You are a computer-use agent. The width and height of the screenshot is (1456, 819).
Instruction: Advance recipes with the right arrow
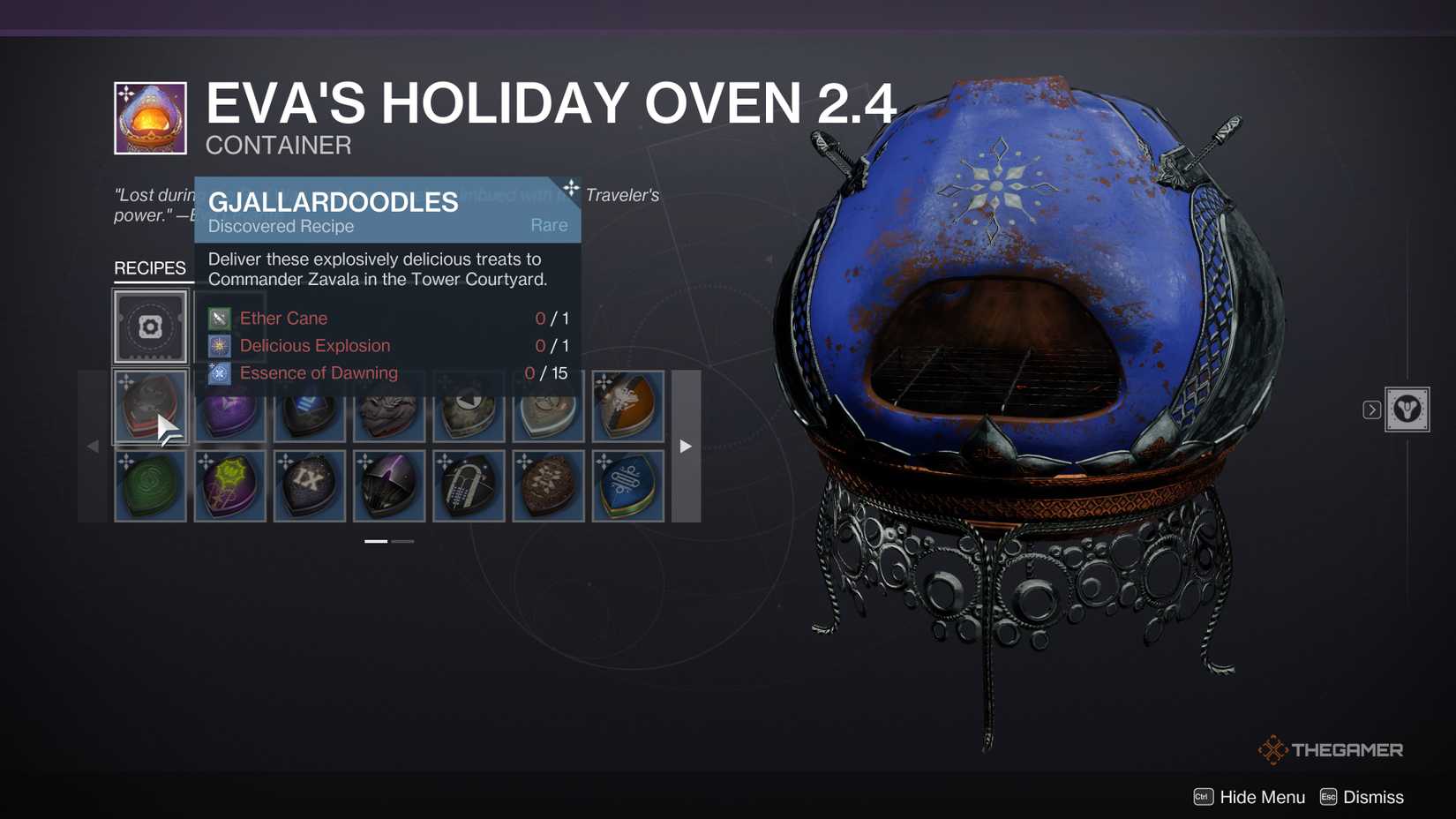pyautogui.click(x=686, y=447)
